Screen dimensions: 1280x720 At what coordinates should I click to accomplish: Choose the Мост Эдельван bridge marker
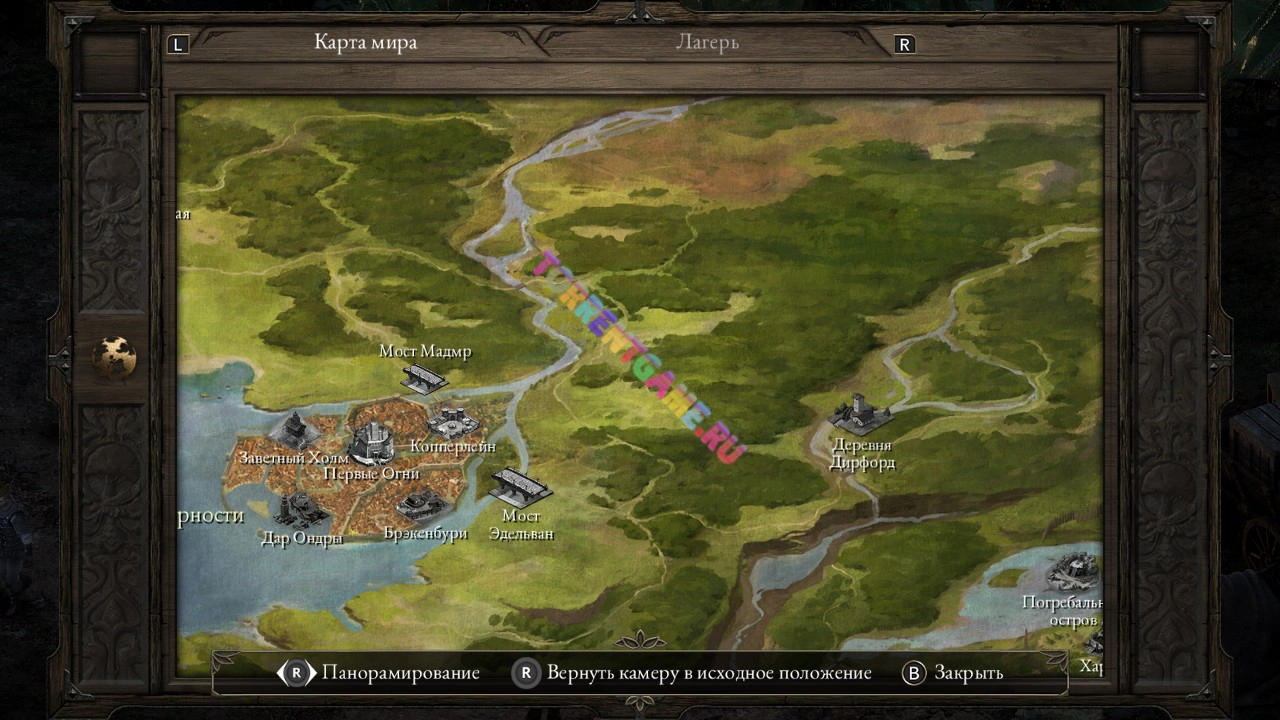519,487
